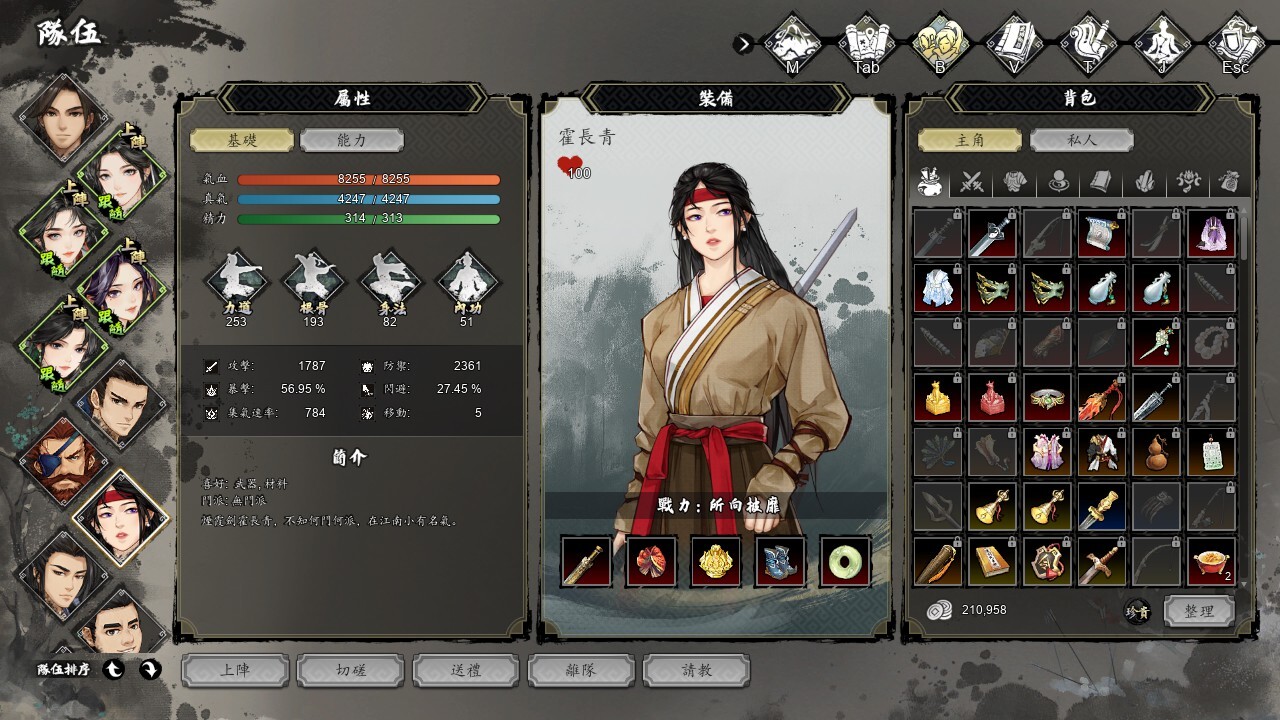Viewport: 1280px width, 720px height.
Task: Switch to the 能力 attributes tab
Action: (351, 140)
